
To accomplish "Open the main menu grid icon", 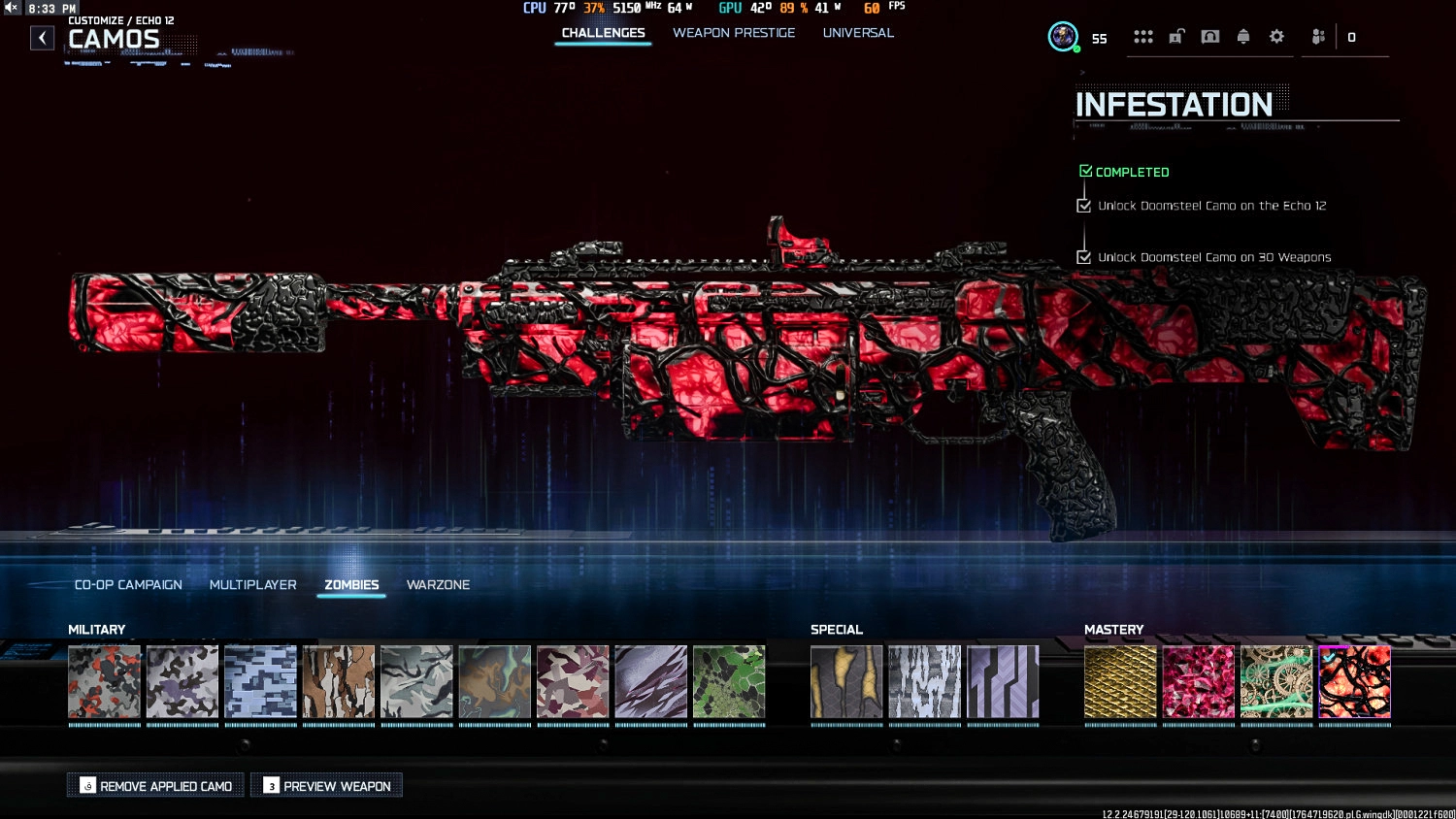I will [1143, 37].
